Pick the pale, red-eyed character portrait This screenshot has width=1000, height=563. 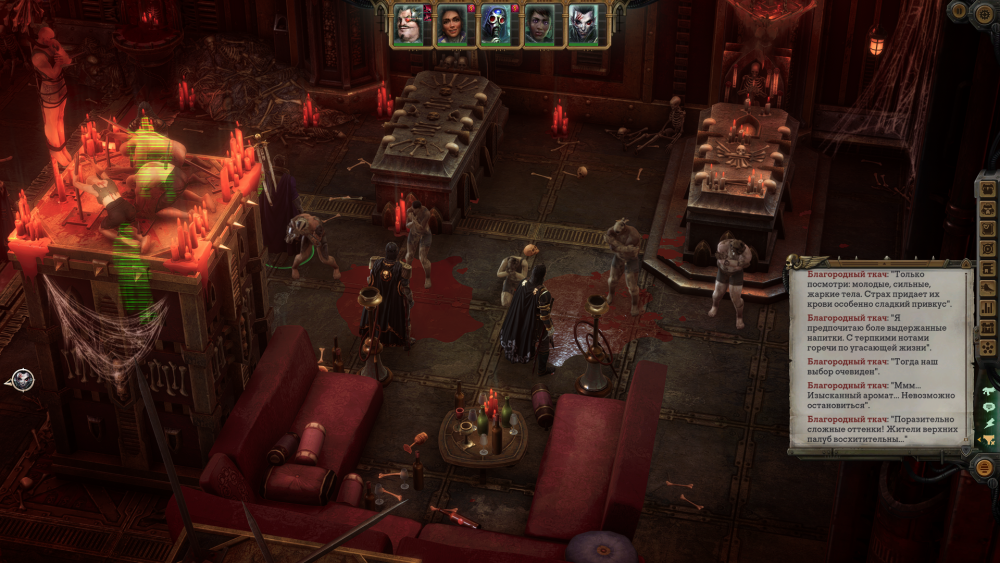click(x=584, y=25)
